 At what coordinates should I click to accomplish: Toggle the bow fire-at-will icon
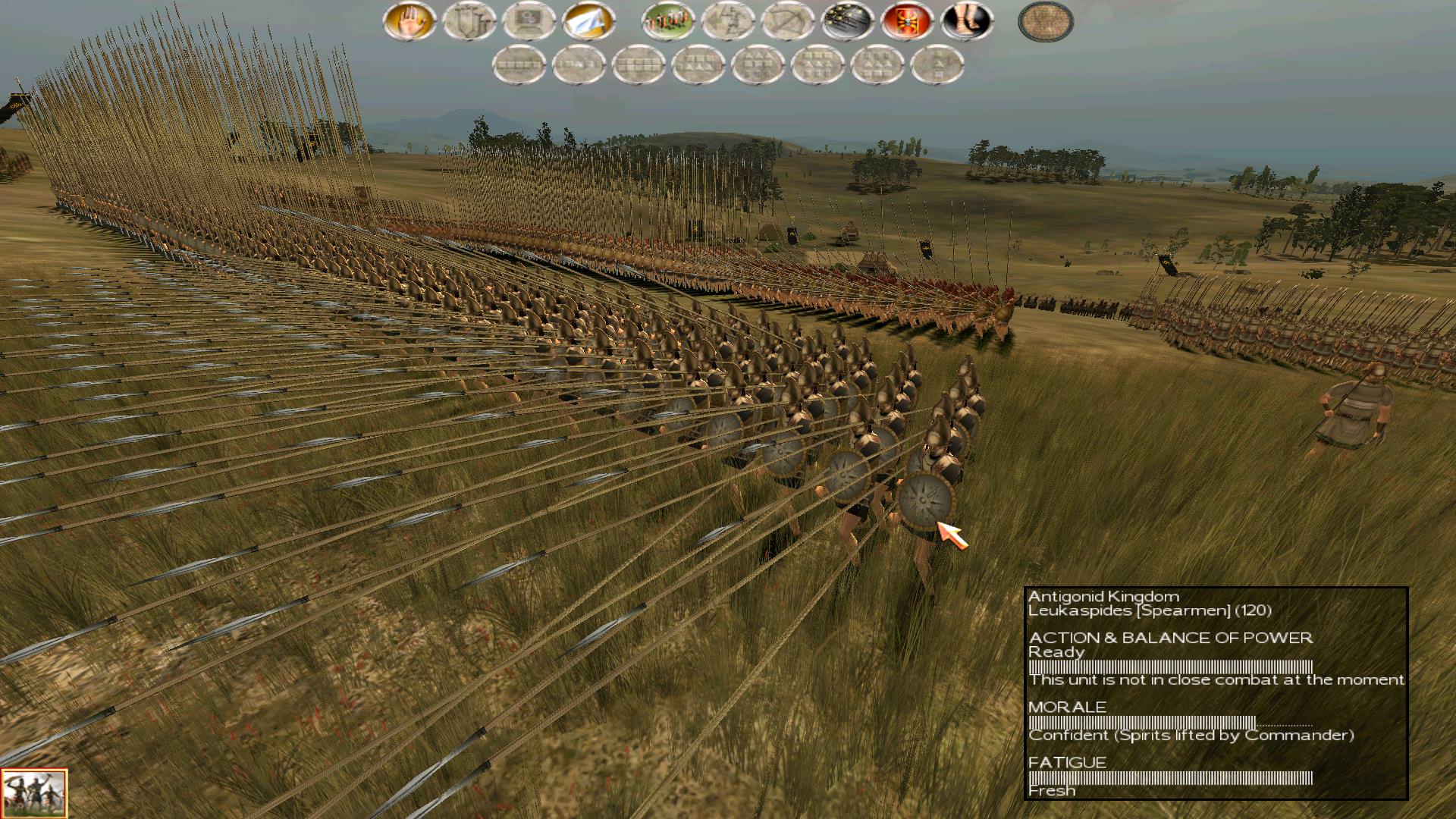(x=788, y=21)
